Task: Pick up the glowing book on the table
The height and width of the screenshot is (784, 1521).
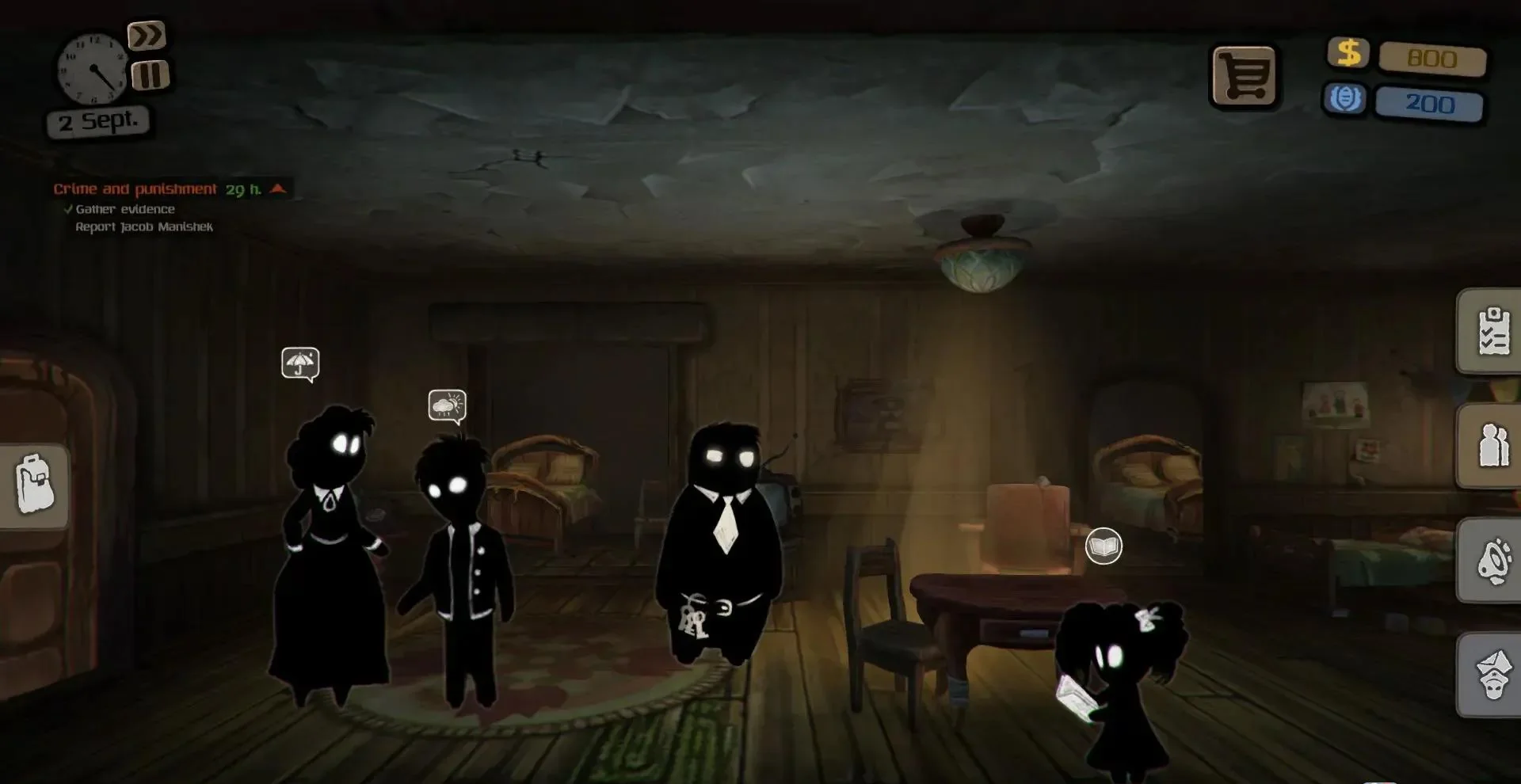Action: coord(1104,545)
